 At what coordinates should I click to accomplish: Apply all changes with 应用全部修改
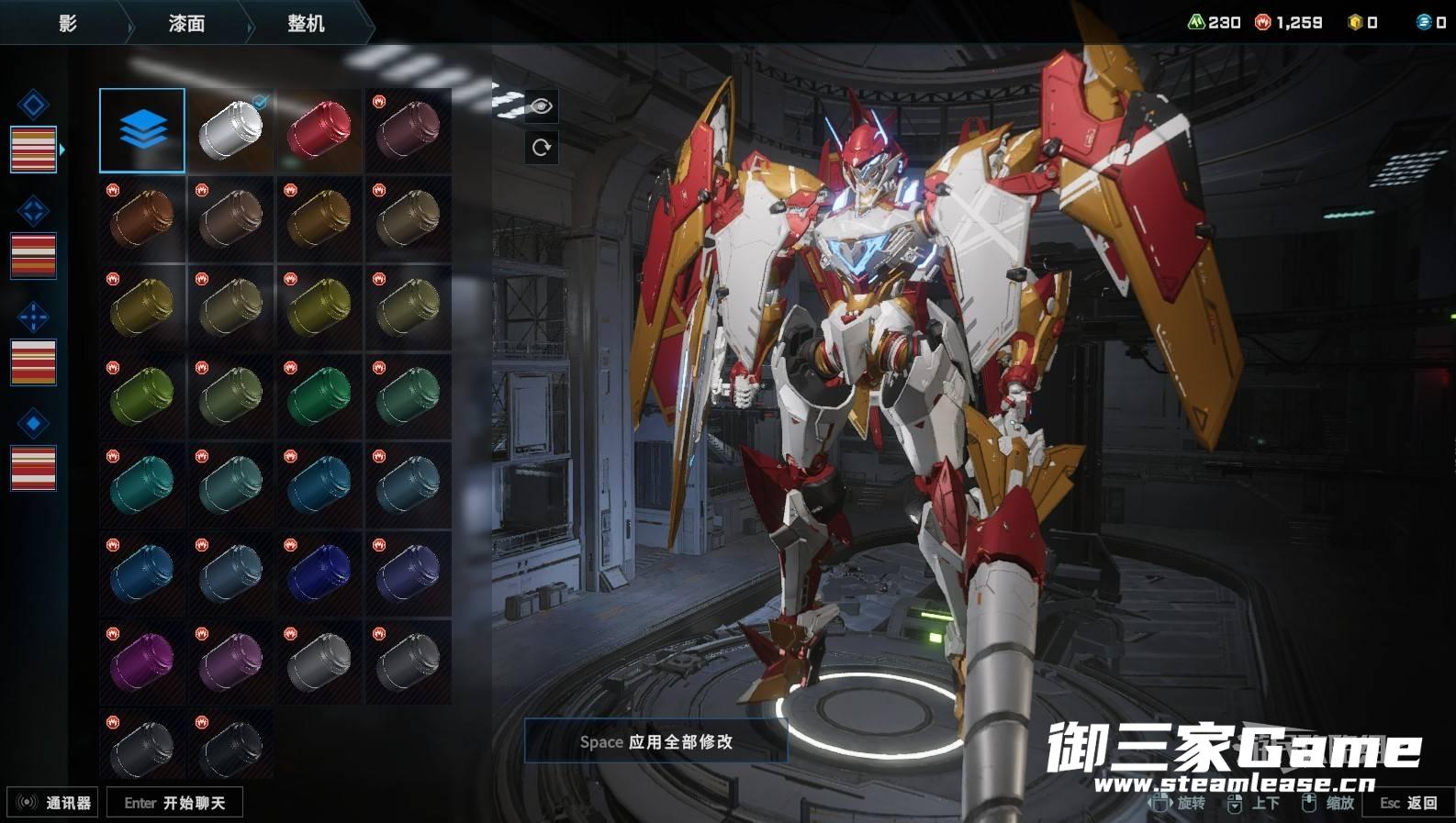coord(655,741)
